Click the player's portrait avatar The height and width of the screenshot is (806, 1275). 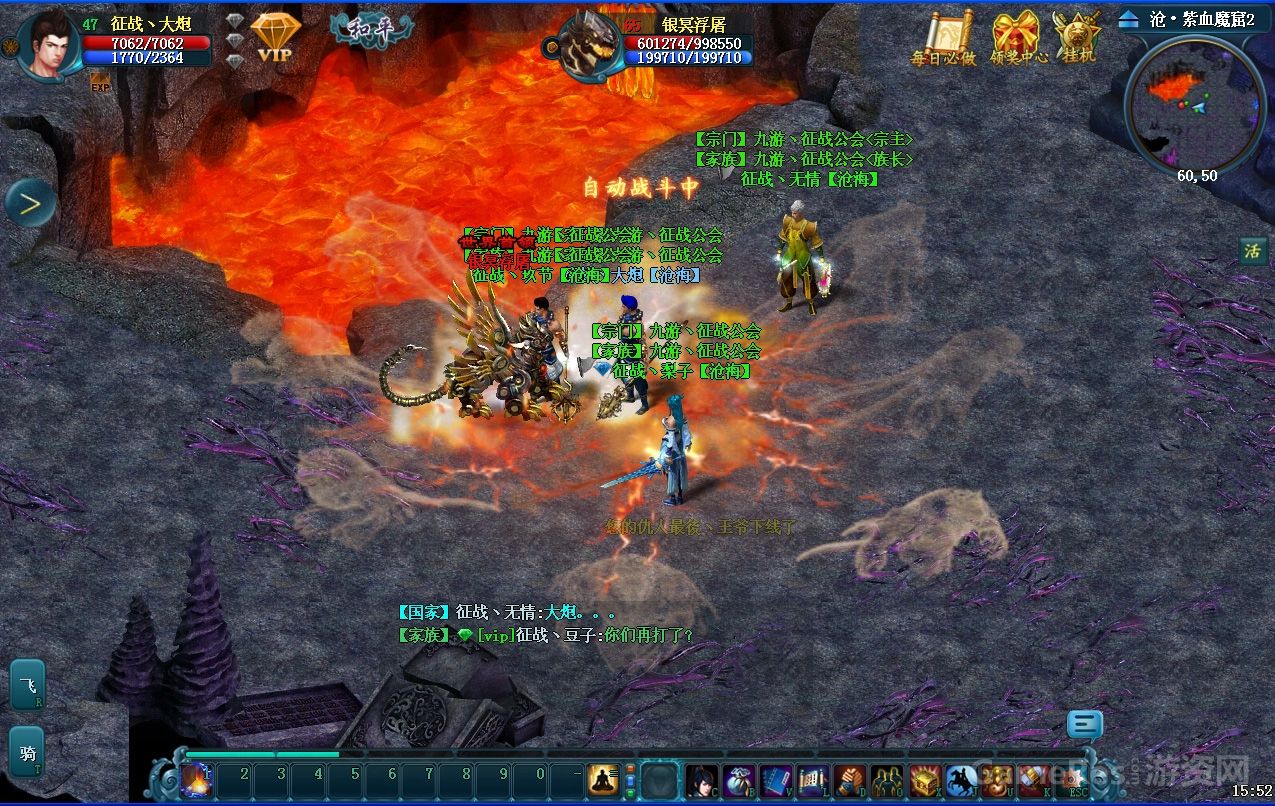click(46, 43)
